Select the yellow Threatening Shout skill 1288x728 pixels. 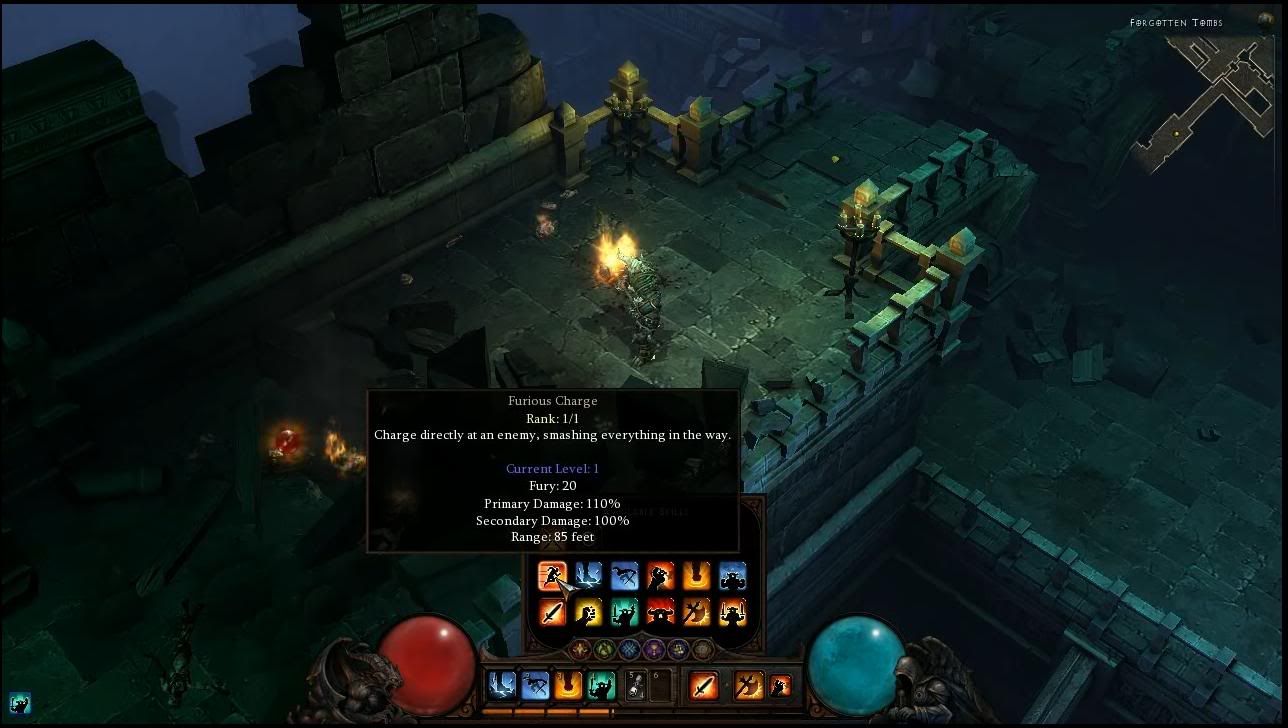coord(587,613)
